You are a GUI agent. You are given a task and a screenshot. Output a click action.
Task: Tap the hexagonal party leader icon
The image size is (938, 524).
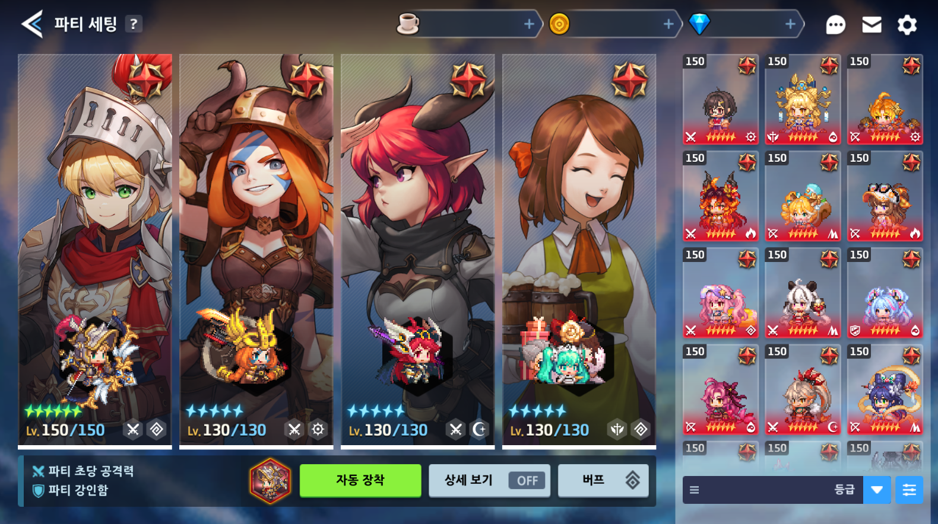270,480
